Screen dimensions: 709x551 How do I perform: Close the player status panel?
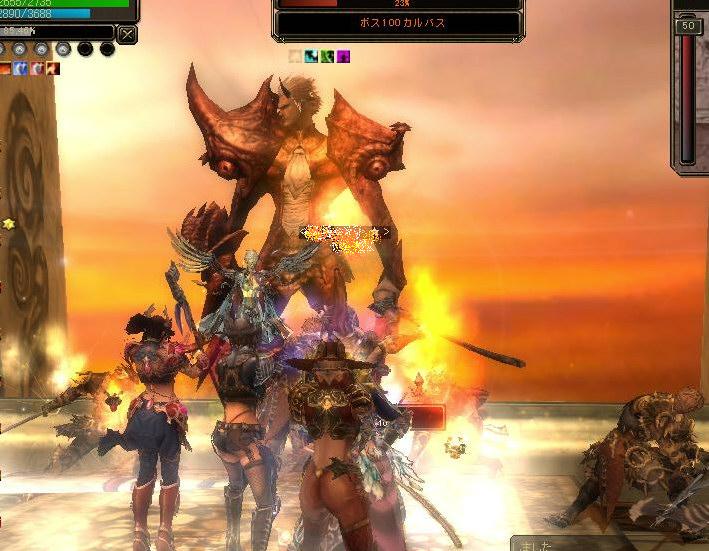point(127,34)
